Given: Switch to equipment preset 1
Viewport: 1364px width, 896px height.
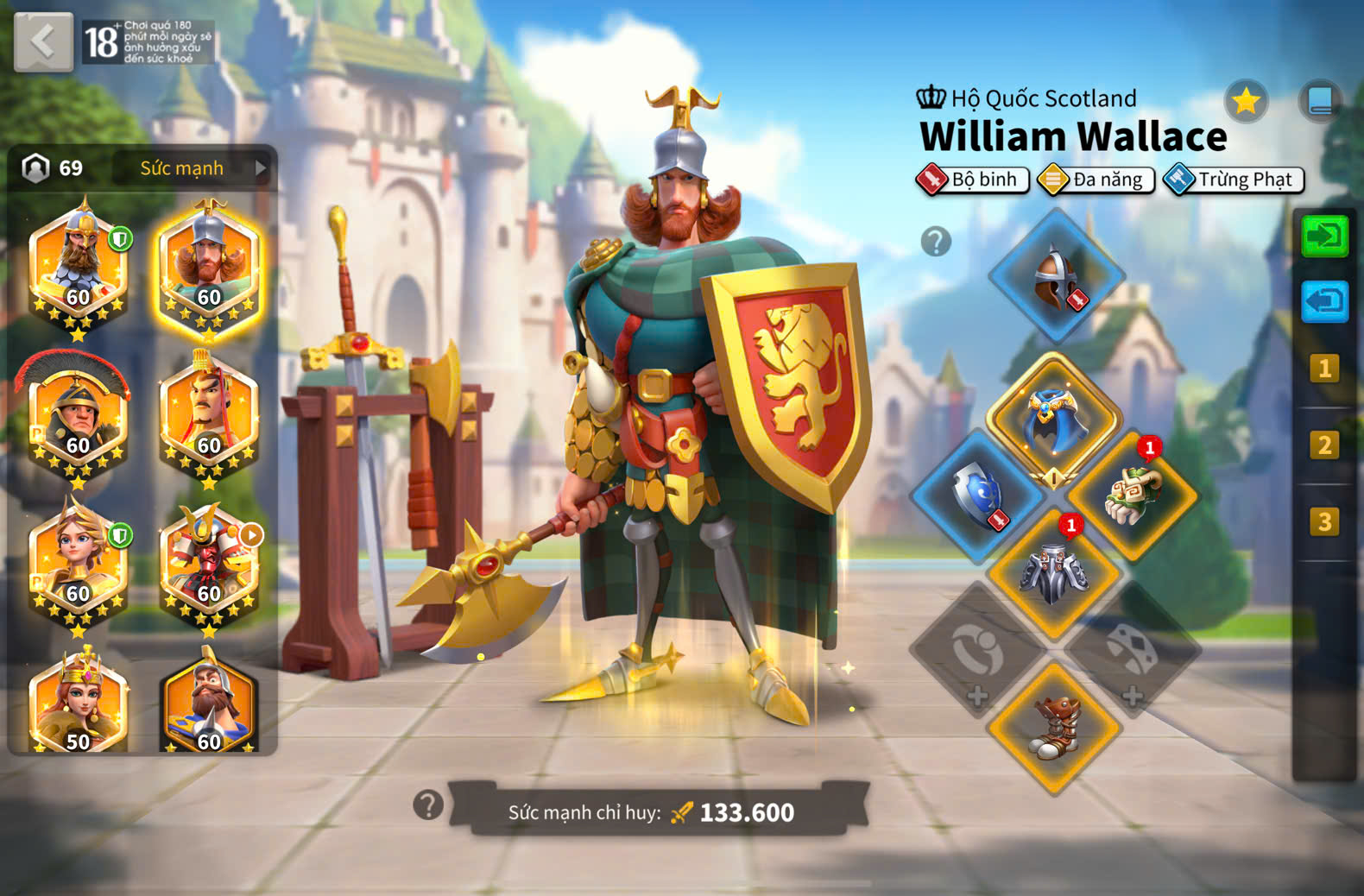Looking at the screenshot, I should click(x=1324, y=369).
